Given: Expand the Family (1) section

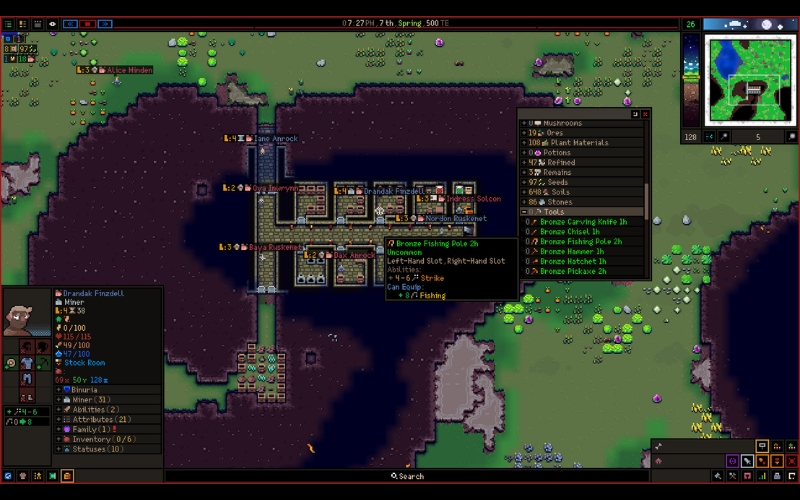Looking at the screenshot, I should [59, 429].
